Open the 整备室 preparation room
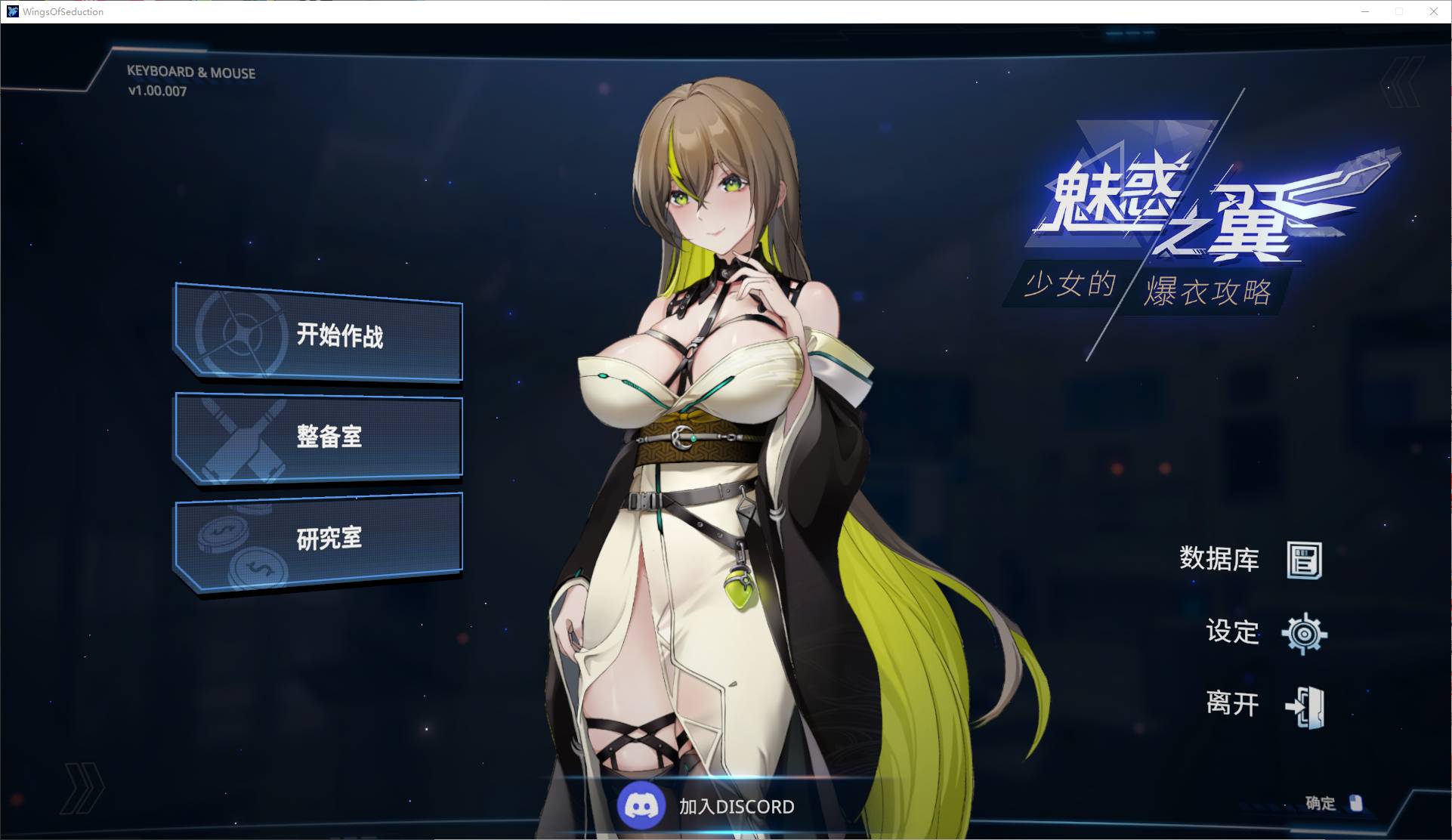 [319, 437]
